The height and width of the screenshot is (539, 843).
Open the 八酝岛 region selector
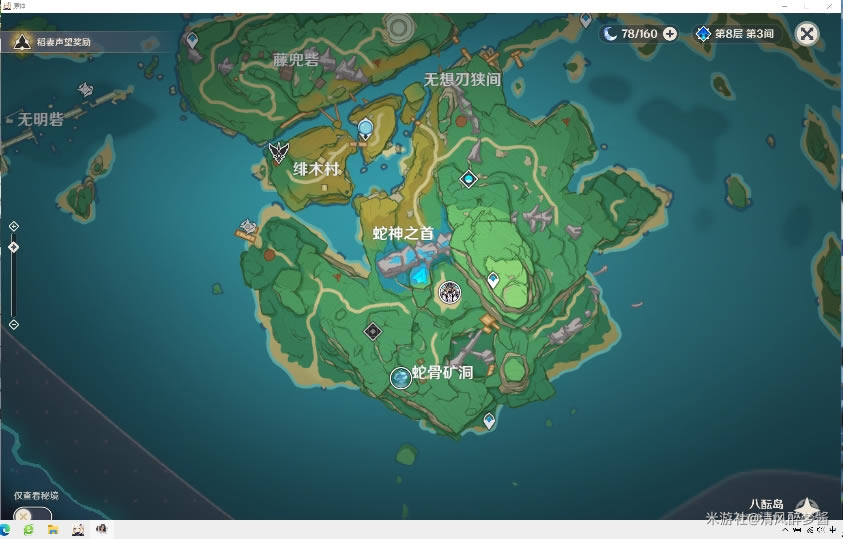805,506
